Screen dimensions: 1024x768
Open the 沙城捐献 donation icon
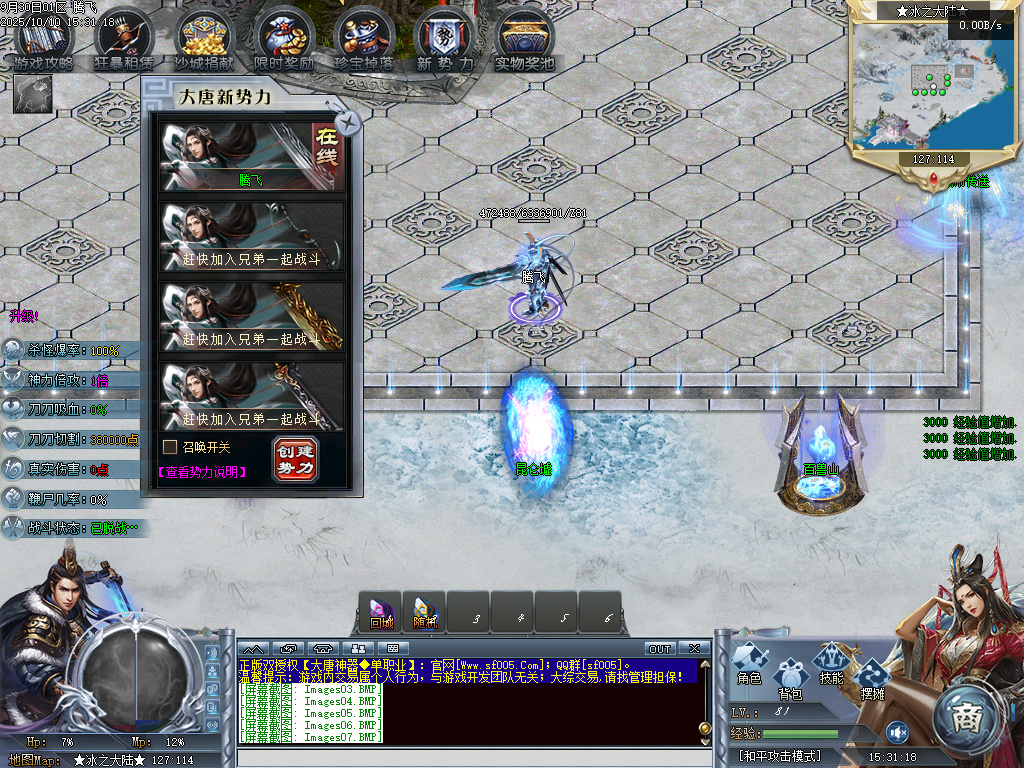click(204, 42)
